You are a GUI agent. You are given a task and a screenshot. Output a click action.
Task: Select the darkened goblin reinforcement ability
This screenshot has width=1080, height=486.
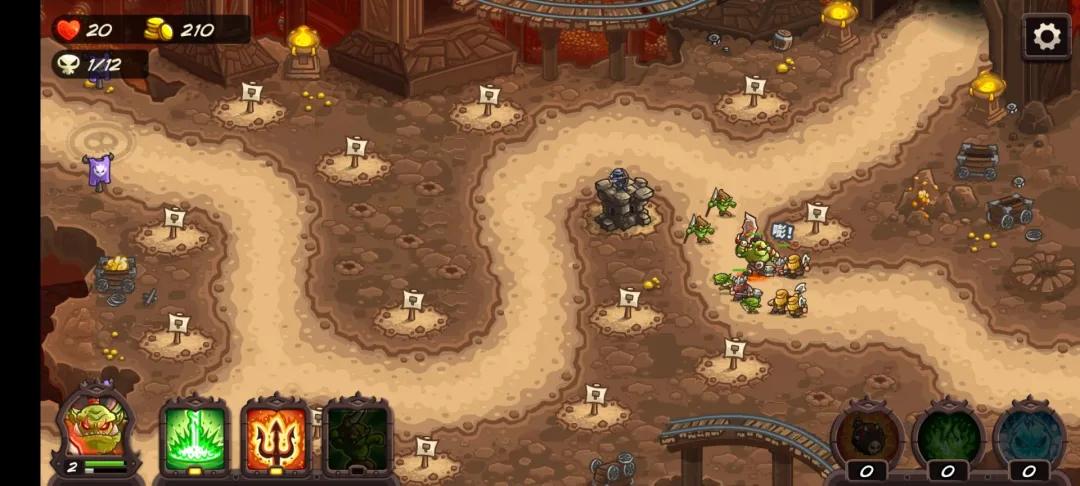coord(357,437)
